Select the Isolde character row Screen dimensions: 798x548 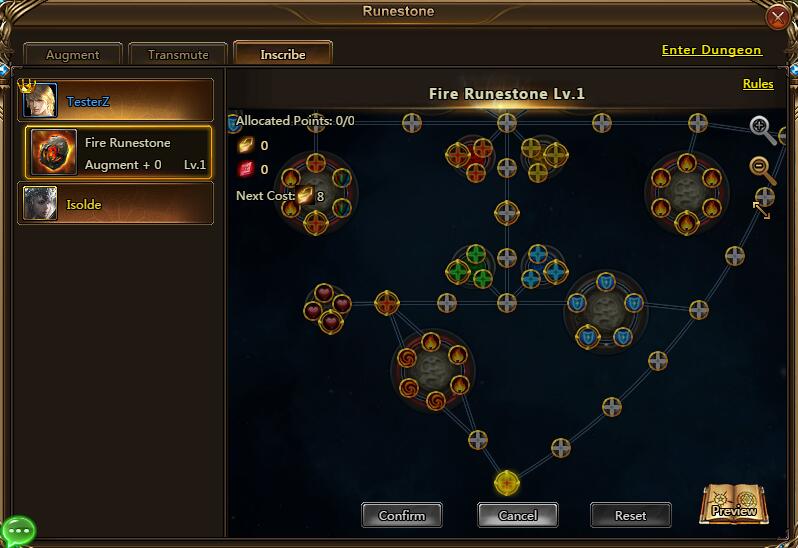(116, 204)
